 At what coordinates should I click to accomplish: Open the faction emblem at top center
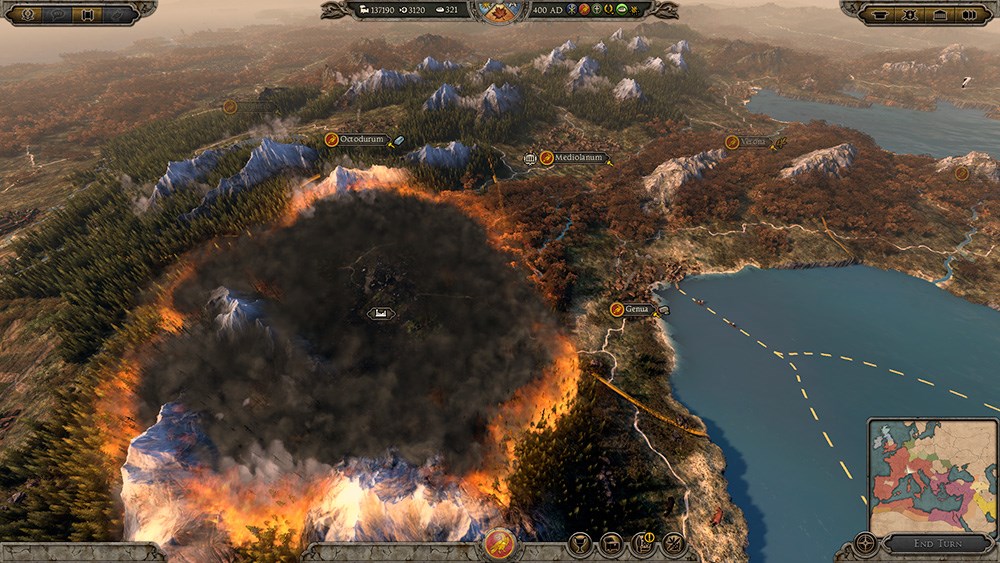500,11
